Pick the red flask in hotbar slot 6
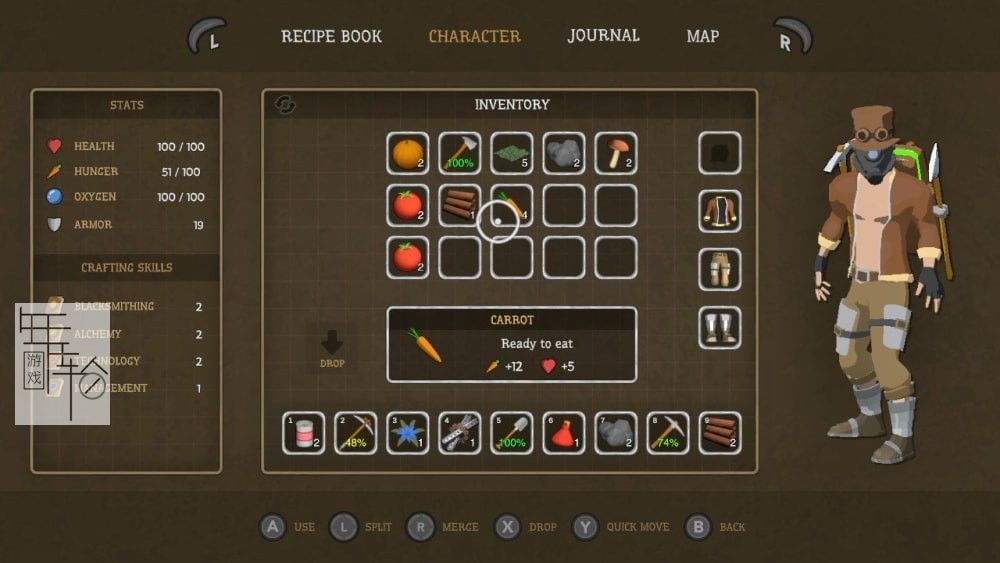Viewport: 1000px width, 563px height. [564, 433]
